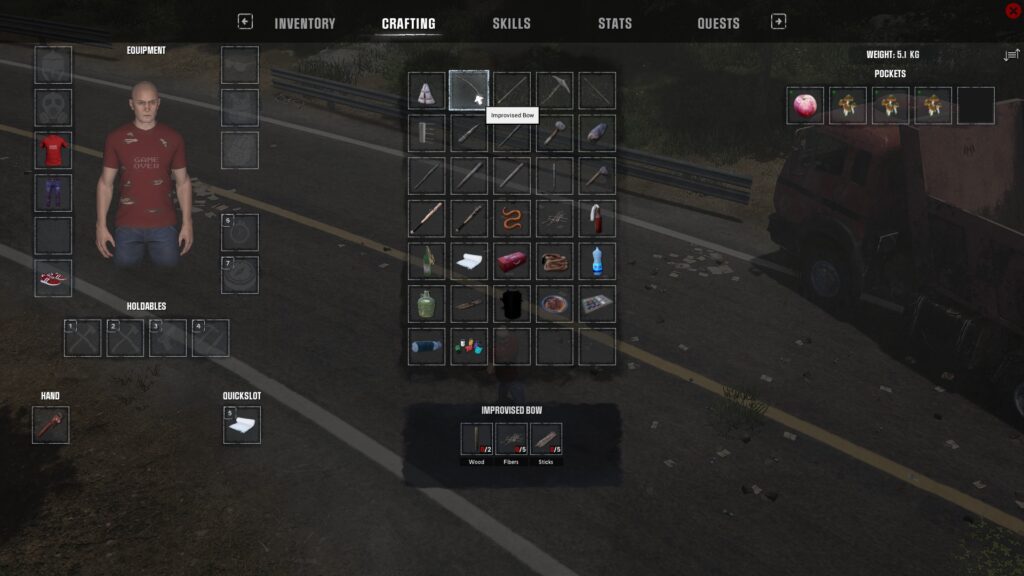Select the red toolbox recipe
Viewport: 1024px width, 576px height.
511,261
